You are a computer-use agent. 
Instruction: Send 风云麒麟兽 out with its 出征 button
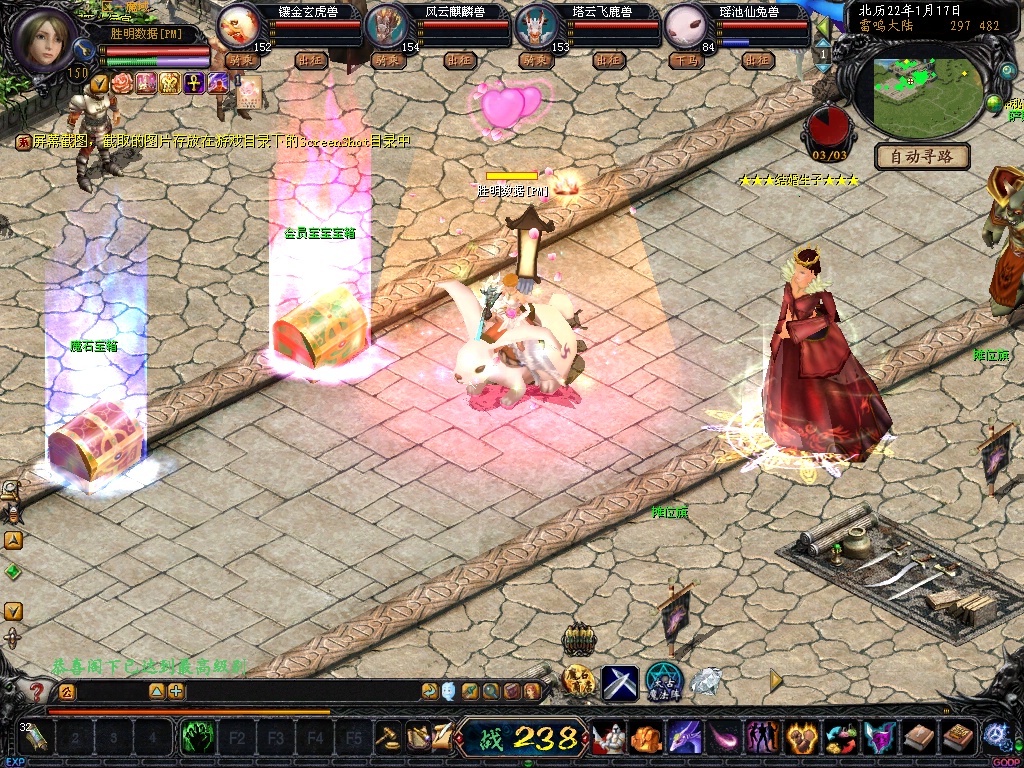(459, 60)
